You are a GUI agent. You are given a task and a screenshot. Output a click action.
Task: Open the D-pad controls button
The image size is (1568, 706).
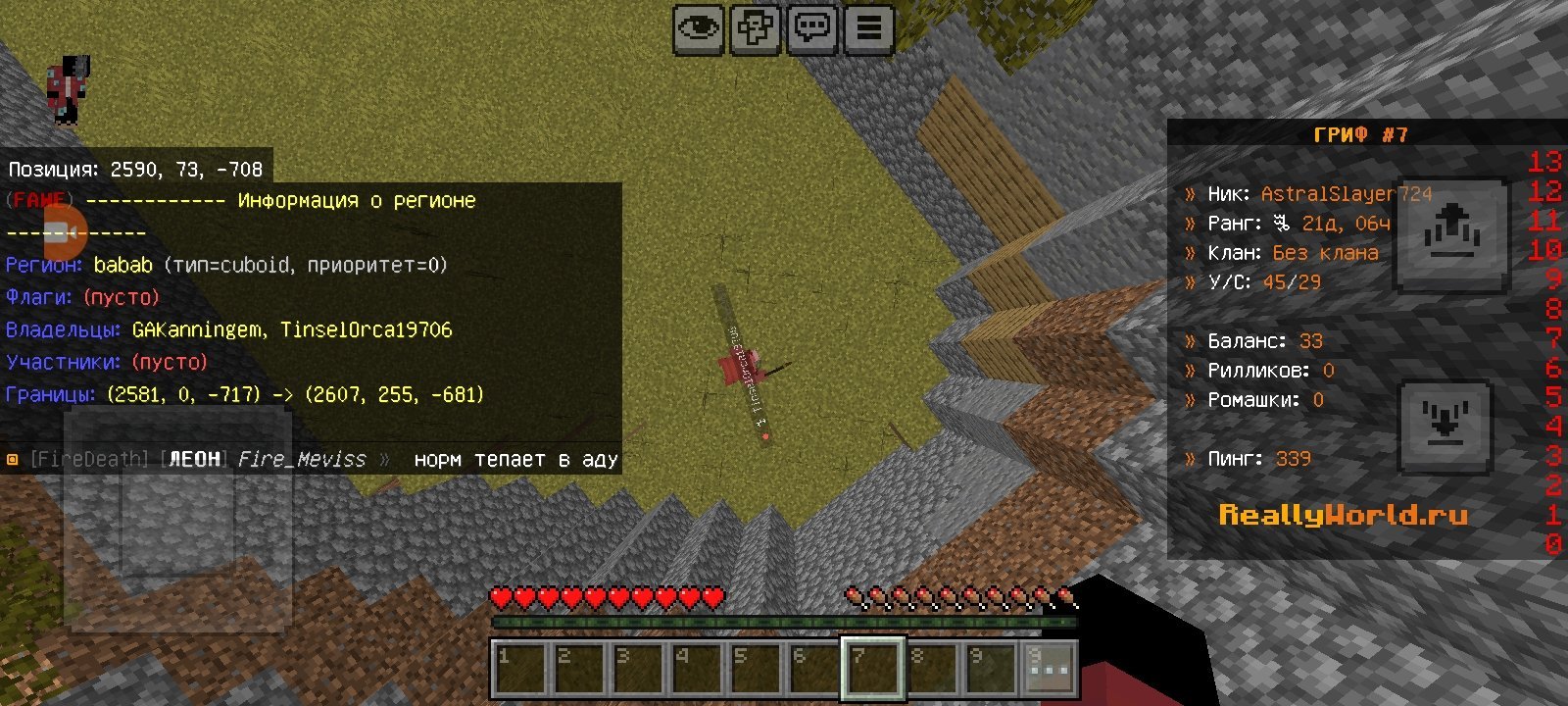(x=755, y=29)
